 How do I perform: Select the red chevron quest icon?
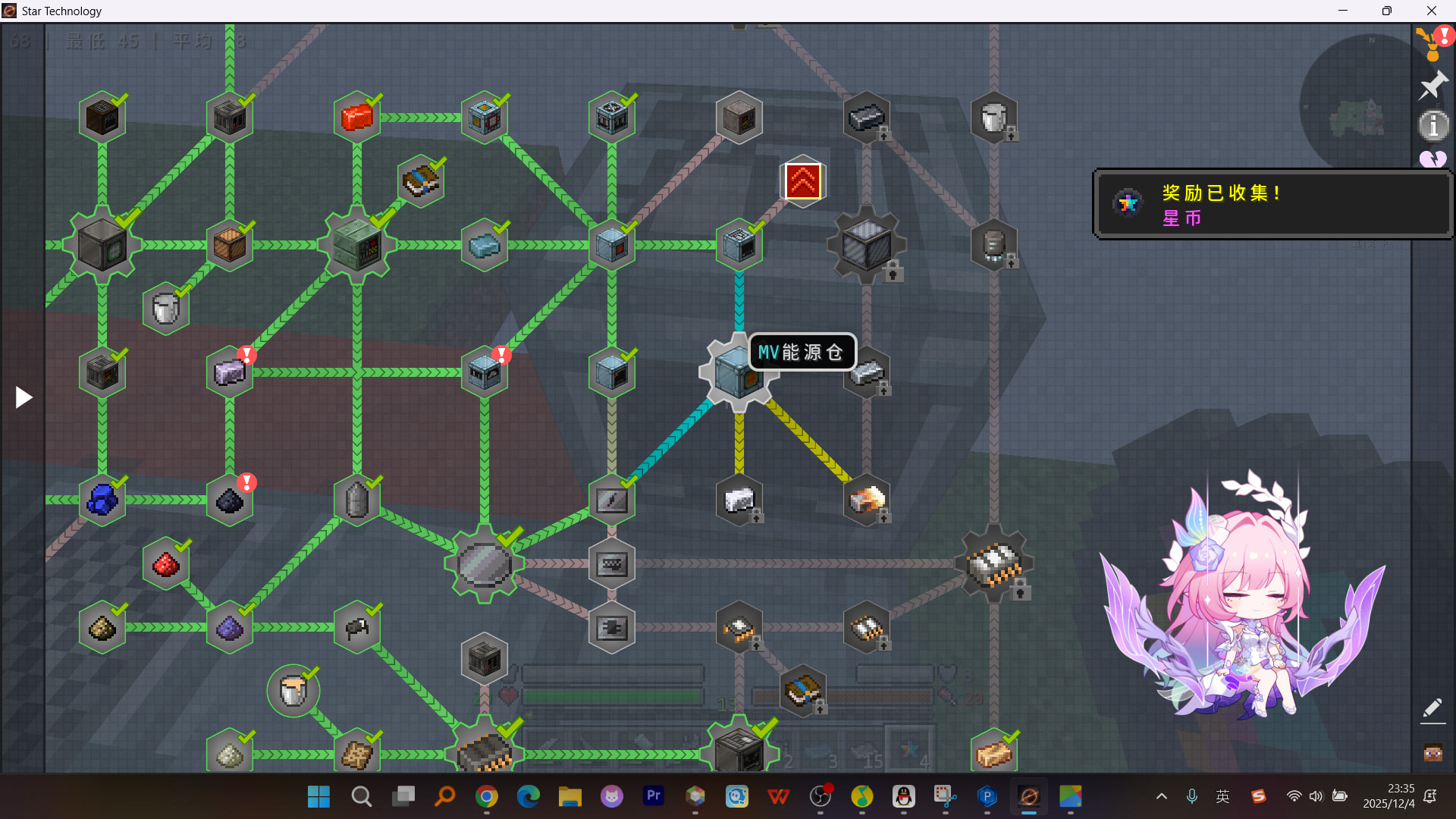coord(802,182)
